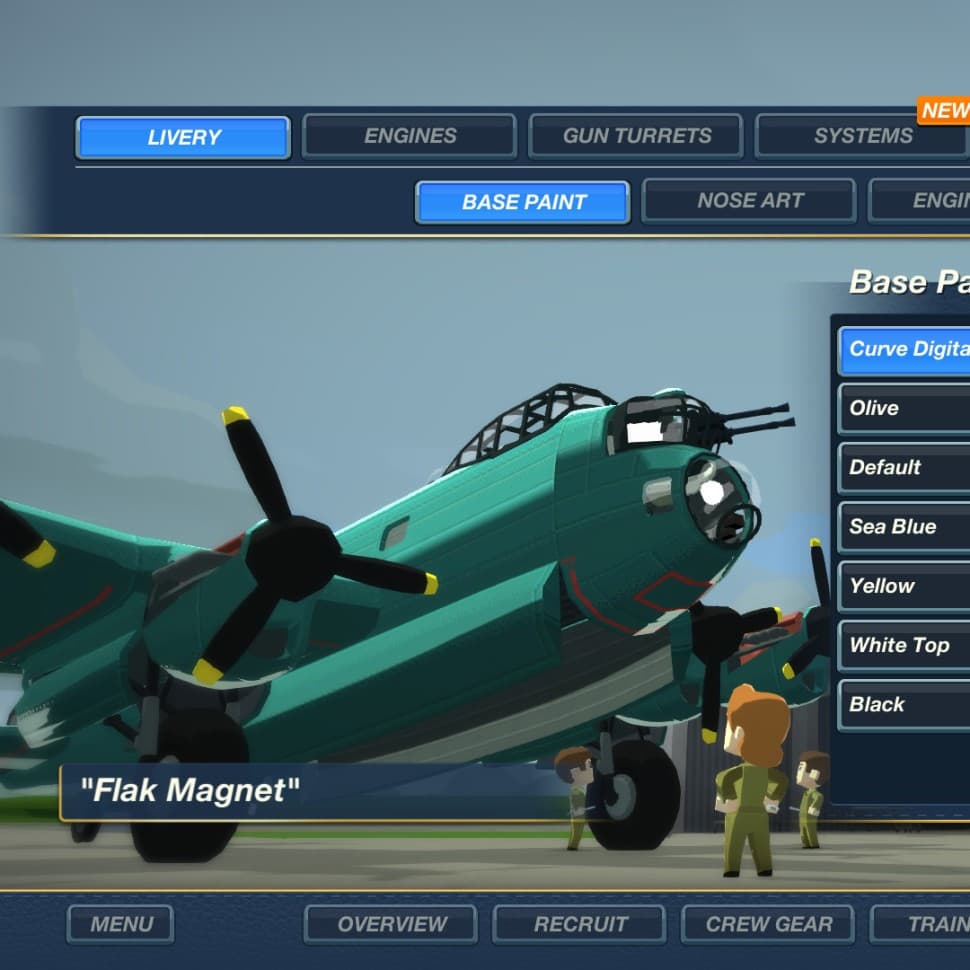
Task: Open the Nose Art sub-tab
Action: point(749,201)
